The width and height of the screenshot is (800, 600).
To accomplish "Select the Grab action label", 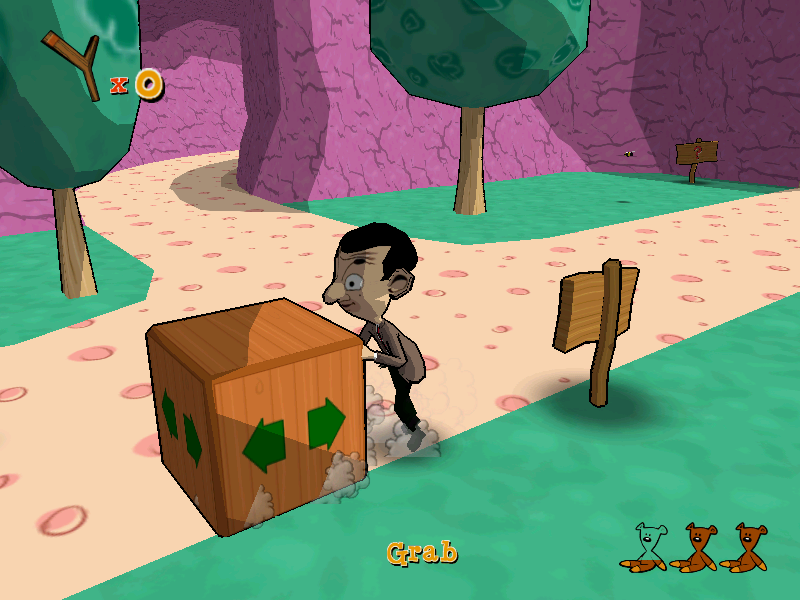I will (422, 552).
